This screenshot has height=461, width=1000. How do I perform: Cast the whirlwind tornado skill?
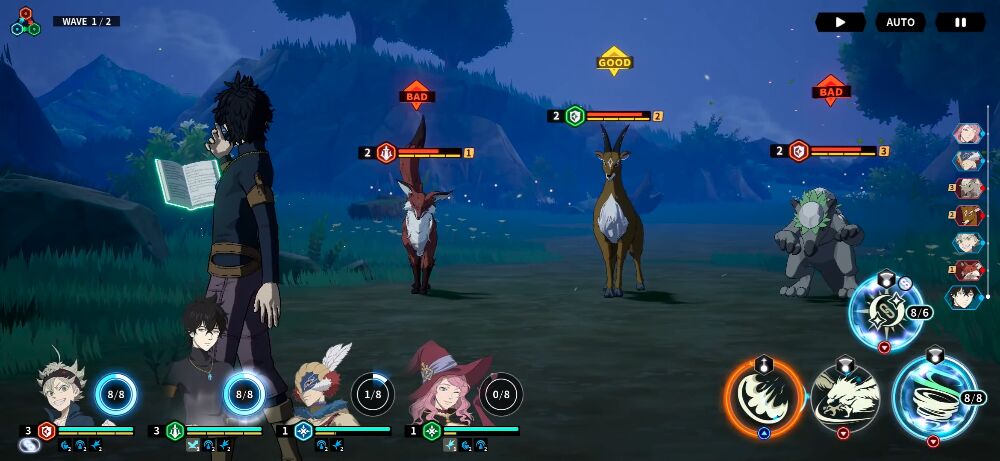click(x=934, y=398)
